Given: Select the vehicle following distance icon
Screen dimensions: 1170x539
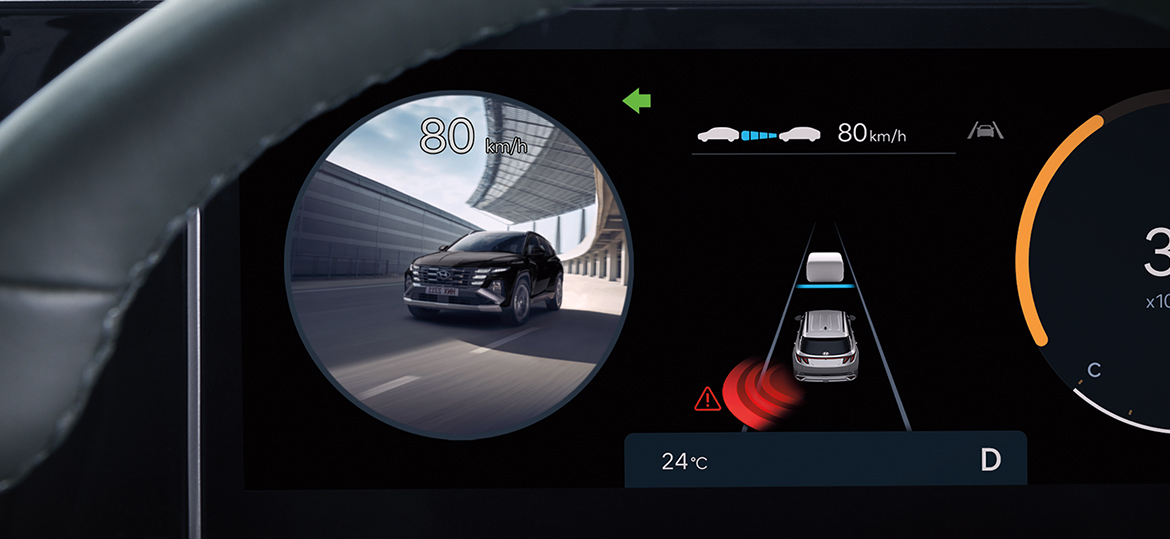Looking at the screenshot, I should 757,133.
